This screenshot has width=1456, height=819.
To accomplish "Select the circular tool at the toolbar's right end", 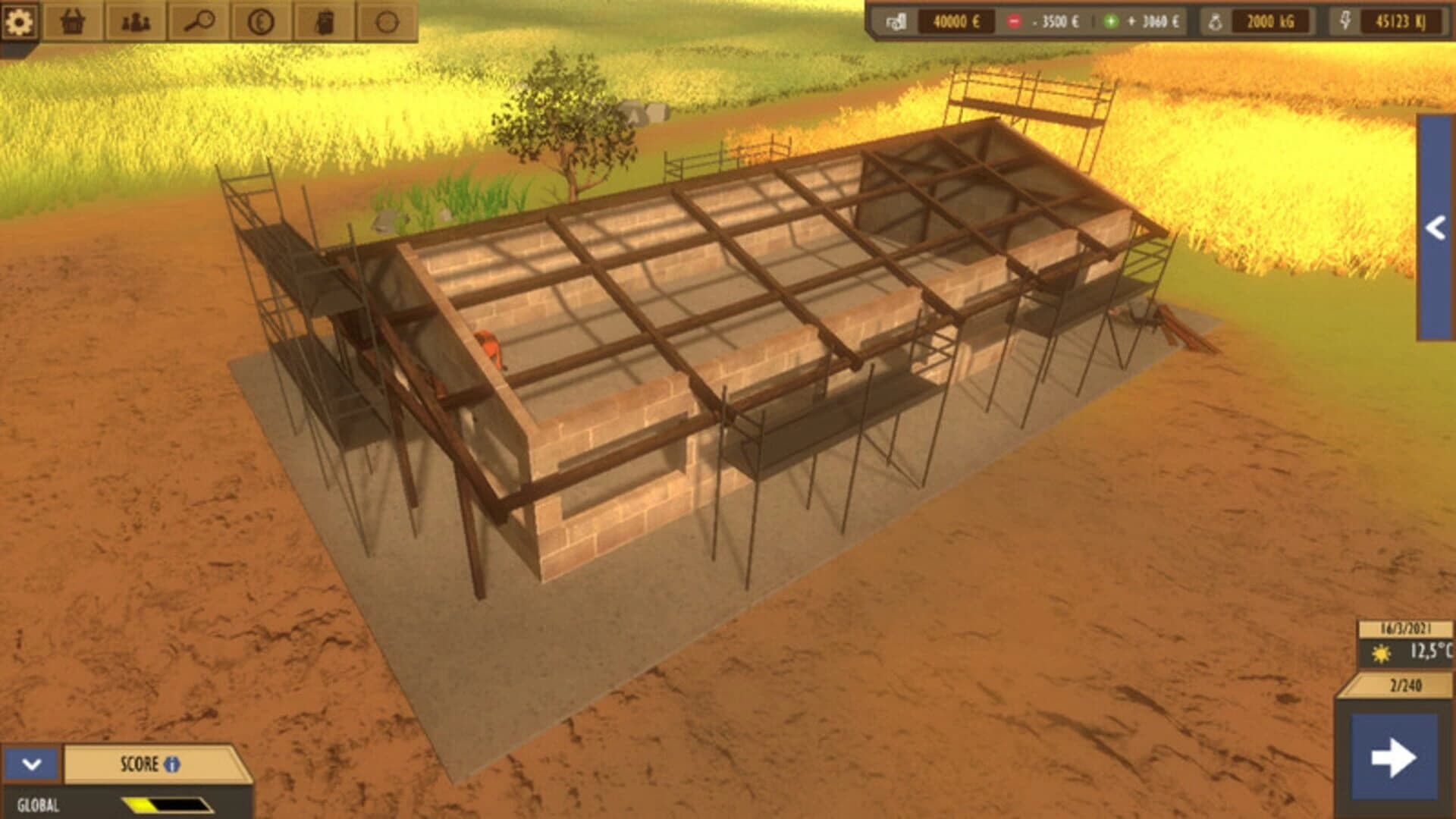I will (387, 22).
